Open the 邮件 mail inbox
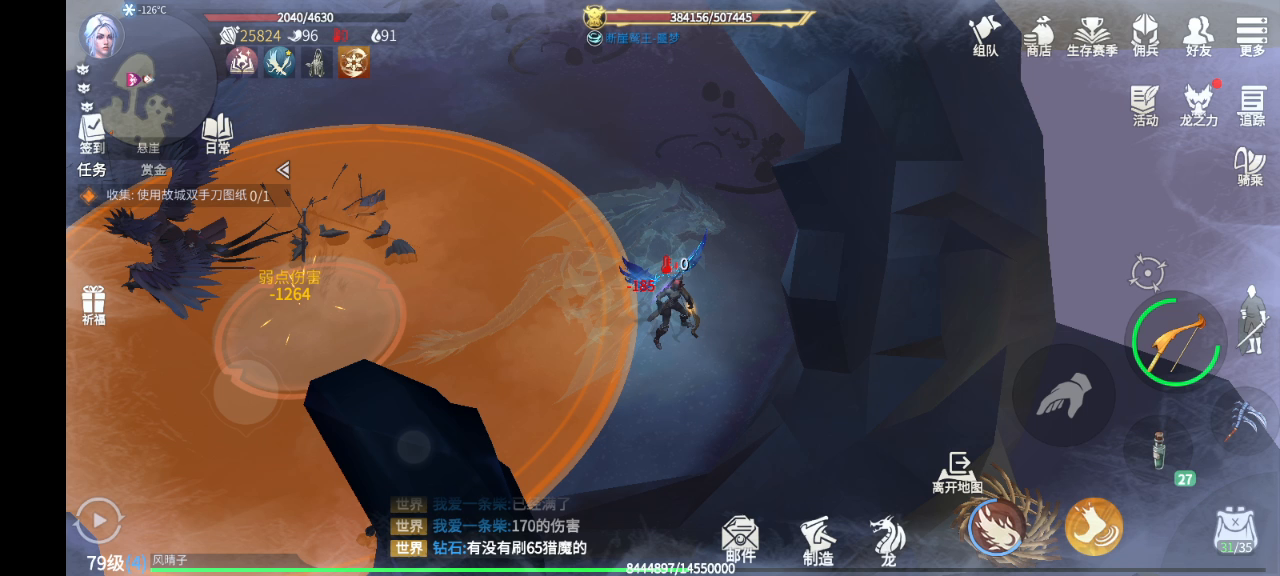 pos(740,538)
